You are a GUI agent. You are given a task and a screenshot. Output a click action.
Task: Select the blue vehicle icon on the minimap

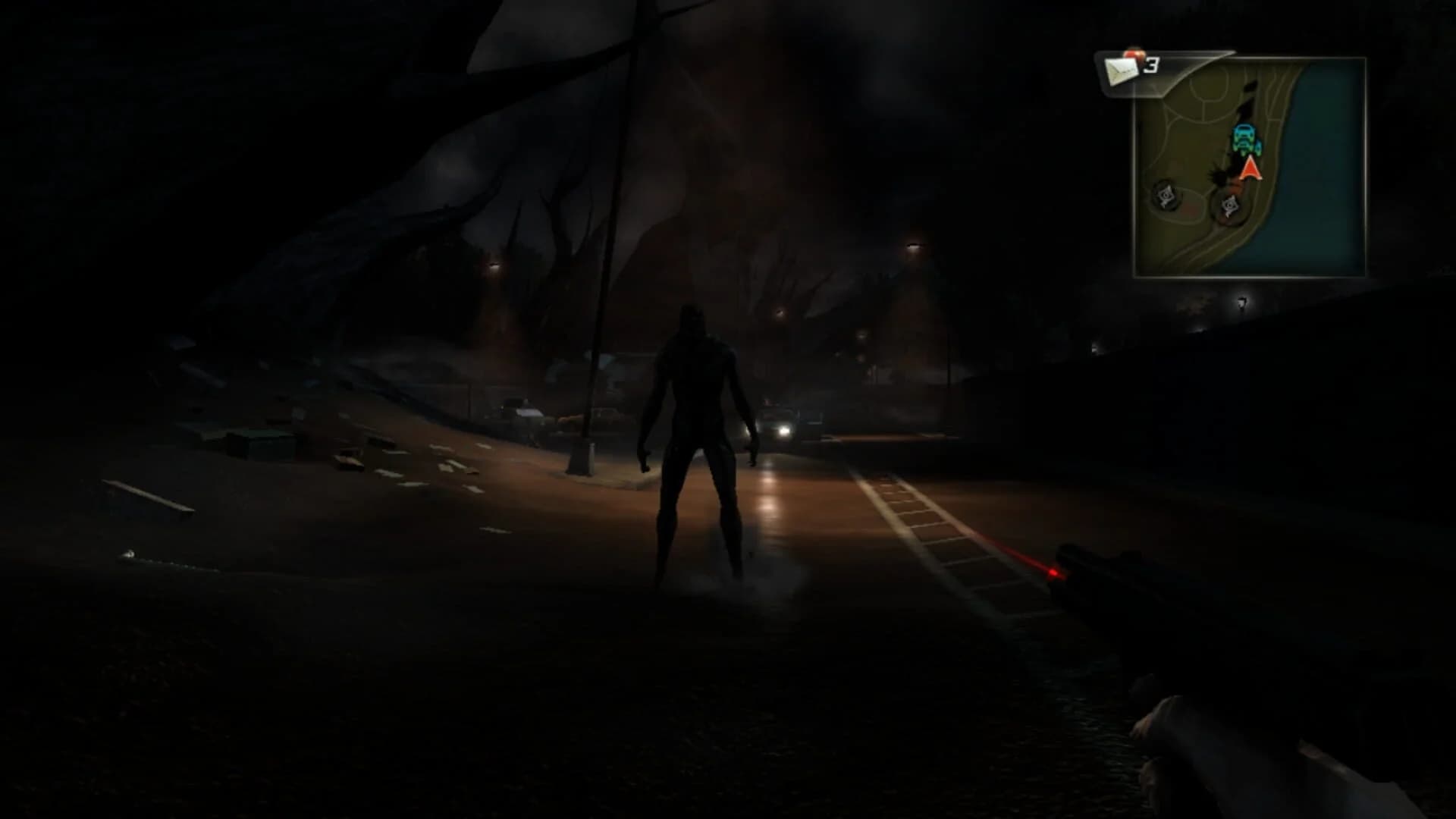click(x=1247, y=139)
